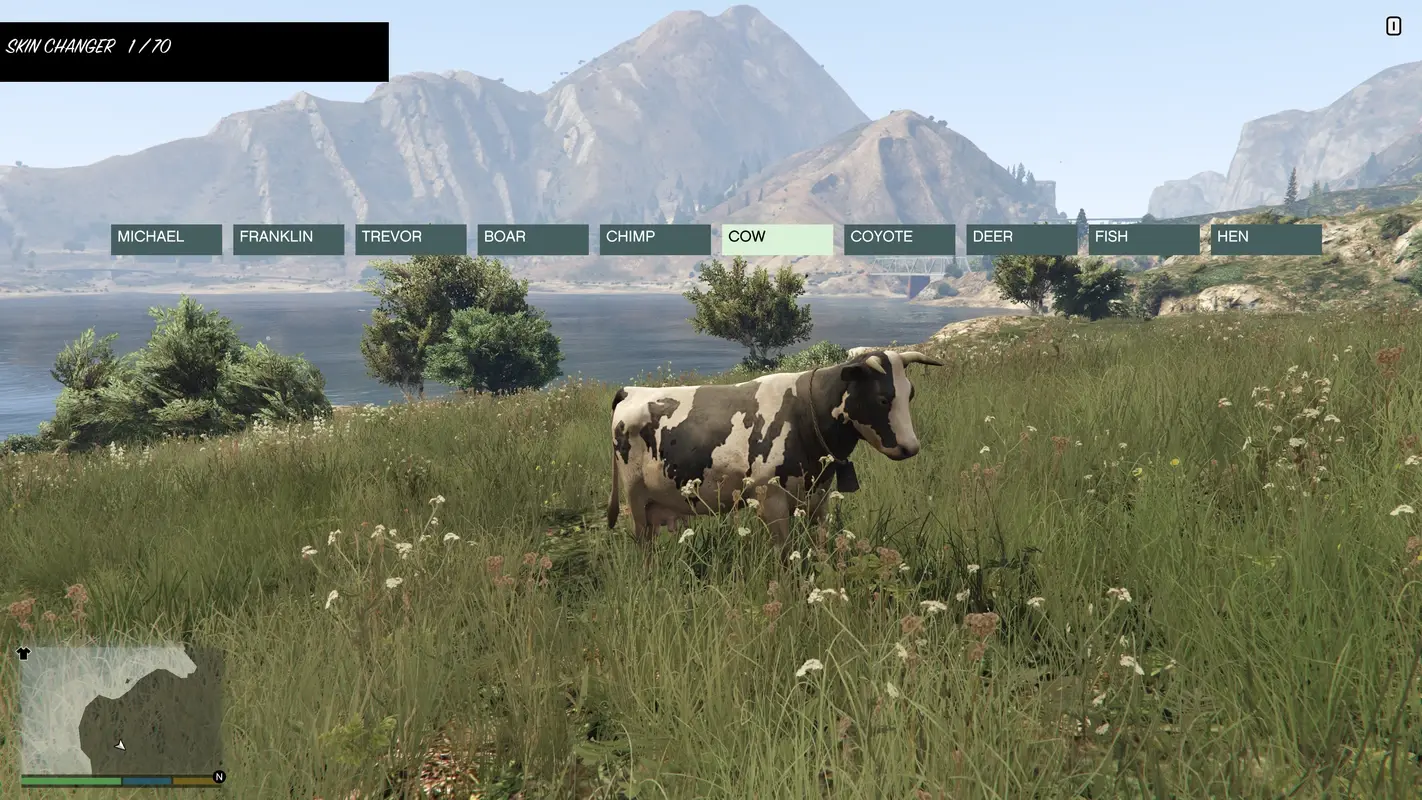Select the BOAR animal skin
Viewport: 1422px width, 800px height.
532,237
